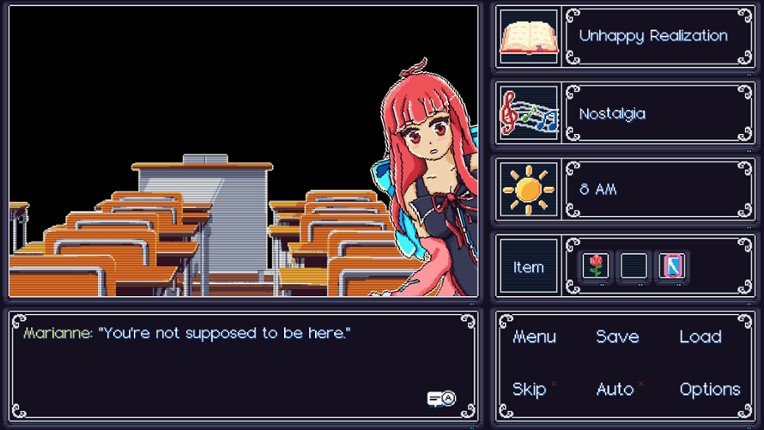Open the Load screen
Viewport: 764px width, 430px height.
coord(700,337)
